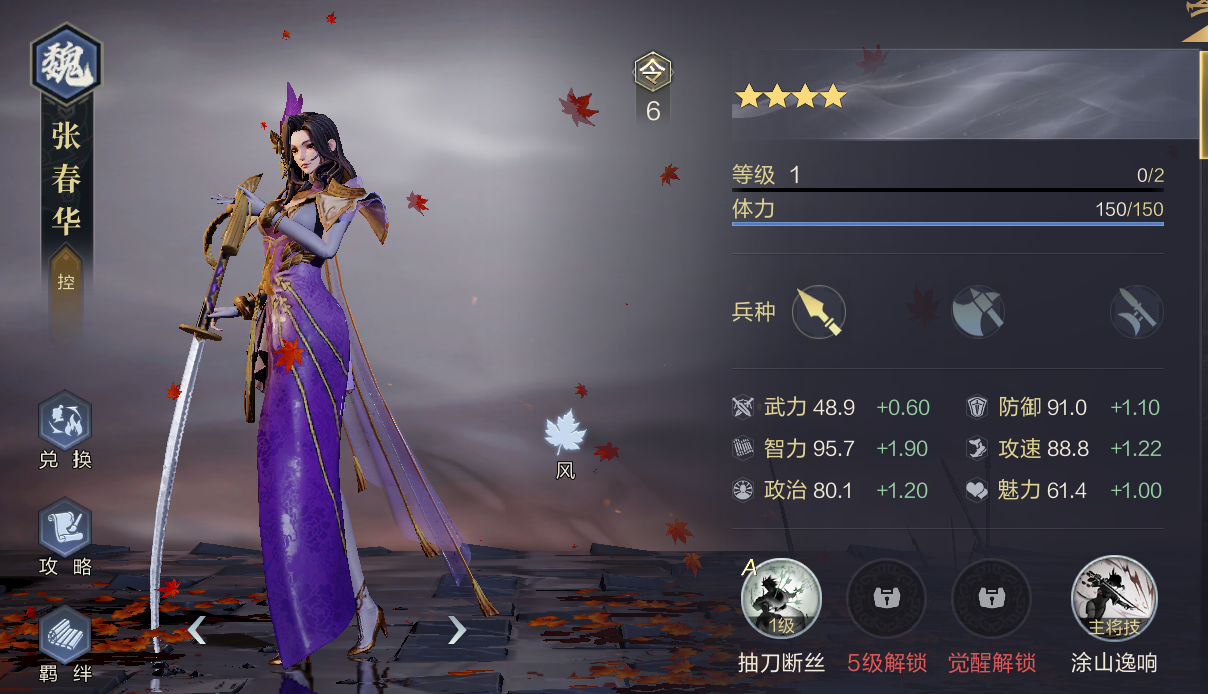1208x694 pixels.
Task: Click the 控 role tag under the name
Action: (x=66, y=282)
